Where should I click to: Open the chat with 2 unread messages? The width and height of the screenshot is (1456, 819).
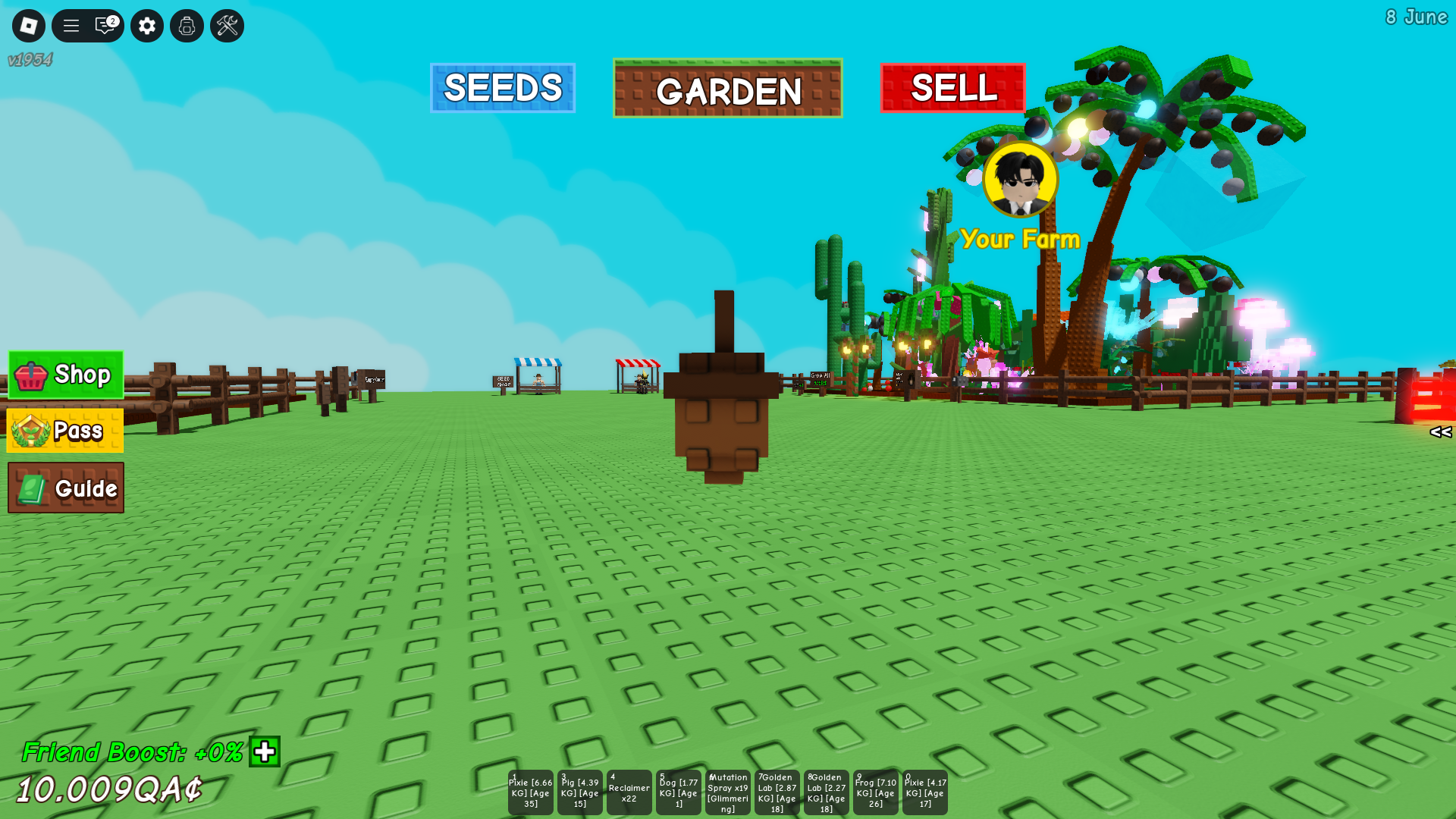[x=105, y=26]
